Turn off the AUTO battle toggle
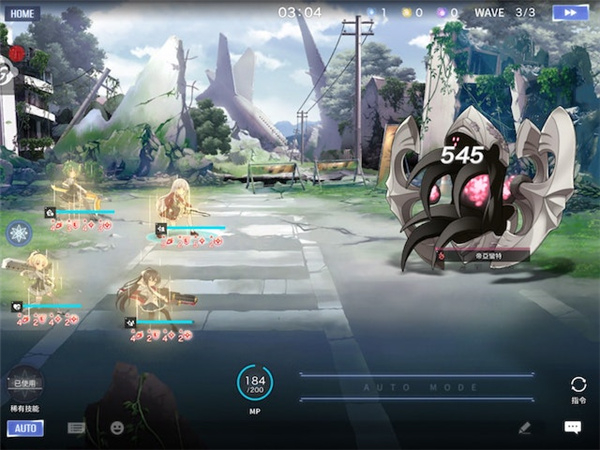 [x=25, y=428]
